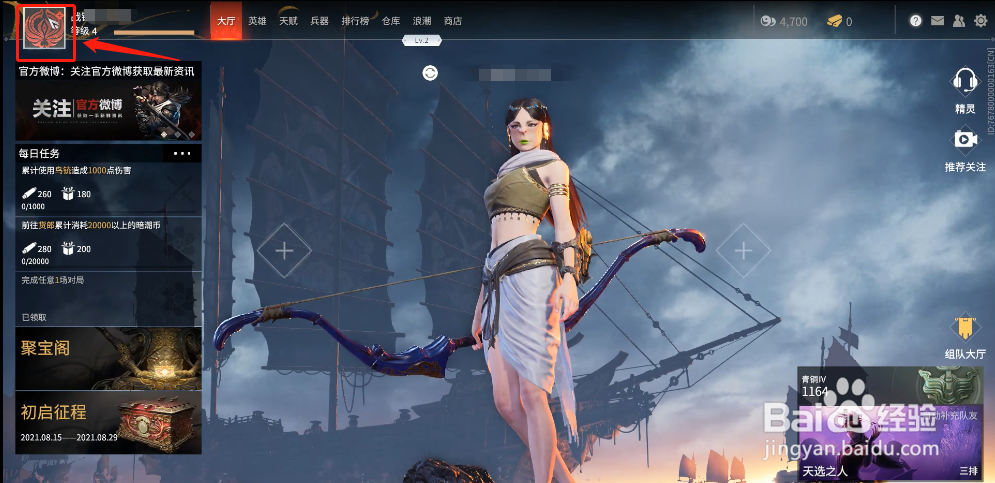This screenshot has width=995, height=483.
Task: Open the 精灵 headset assistant
Action: pyautogui.click(x=965, y=88)
